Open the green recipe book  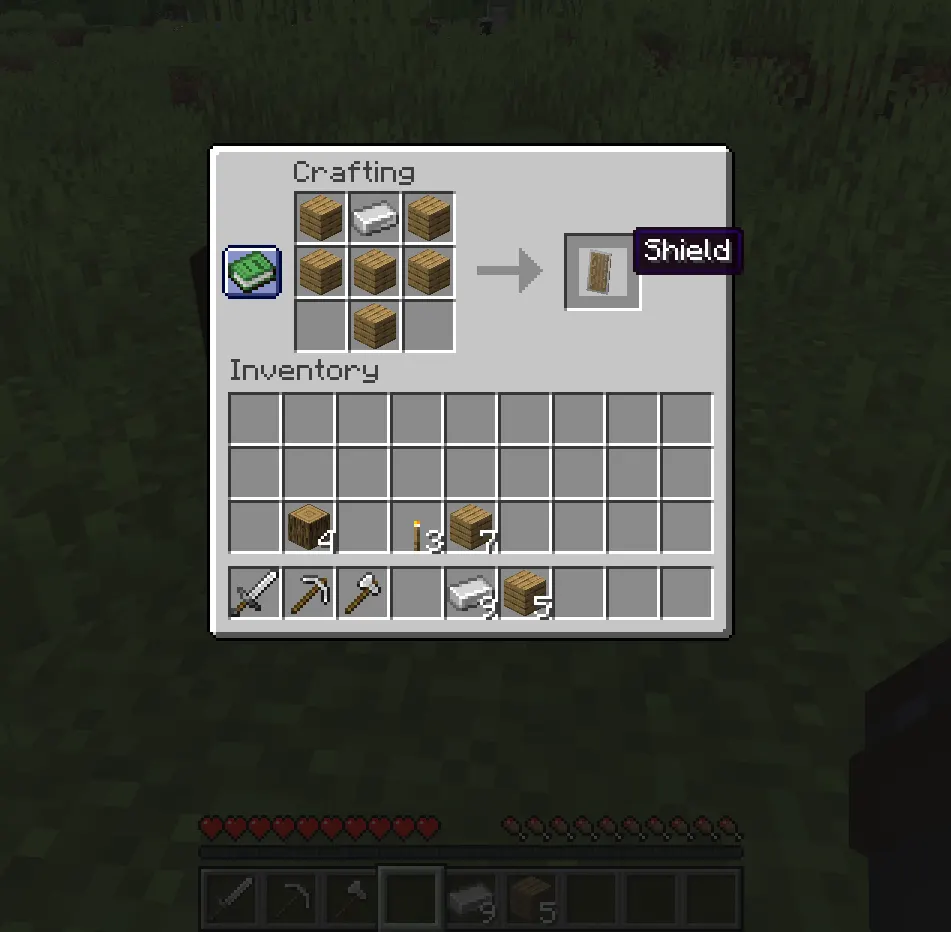click(251, 272)
